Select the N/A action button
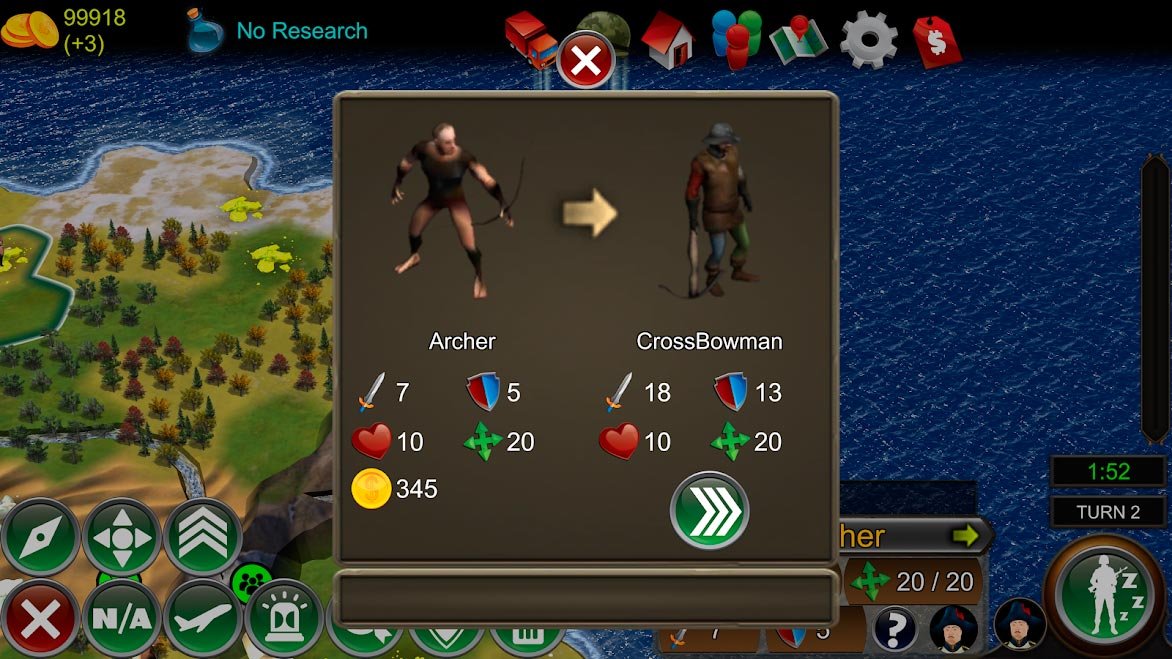This screenshot has width=1172, height=659. click(122, 619)
